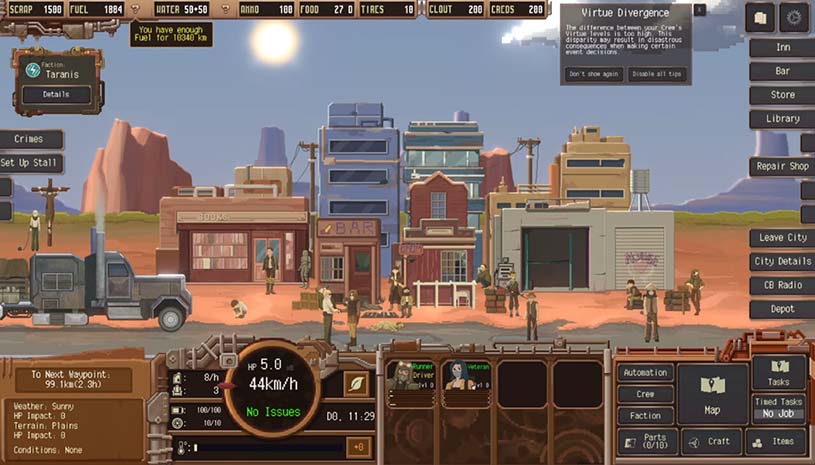Enter the Bar
Viewport: 815px width, 465px height.
pyautogui.click(x=782, y=71)
